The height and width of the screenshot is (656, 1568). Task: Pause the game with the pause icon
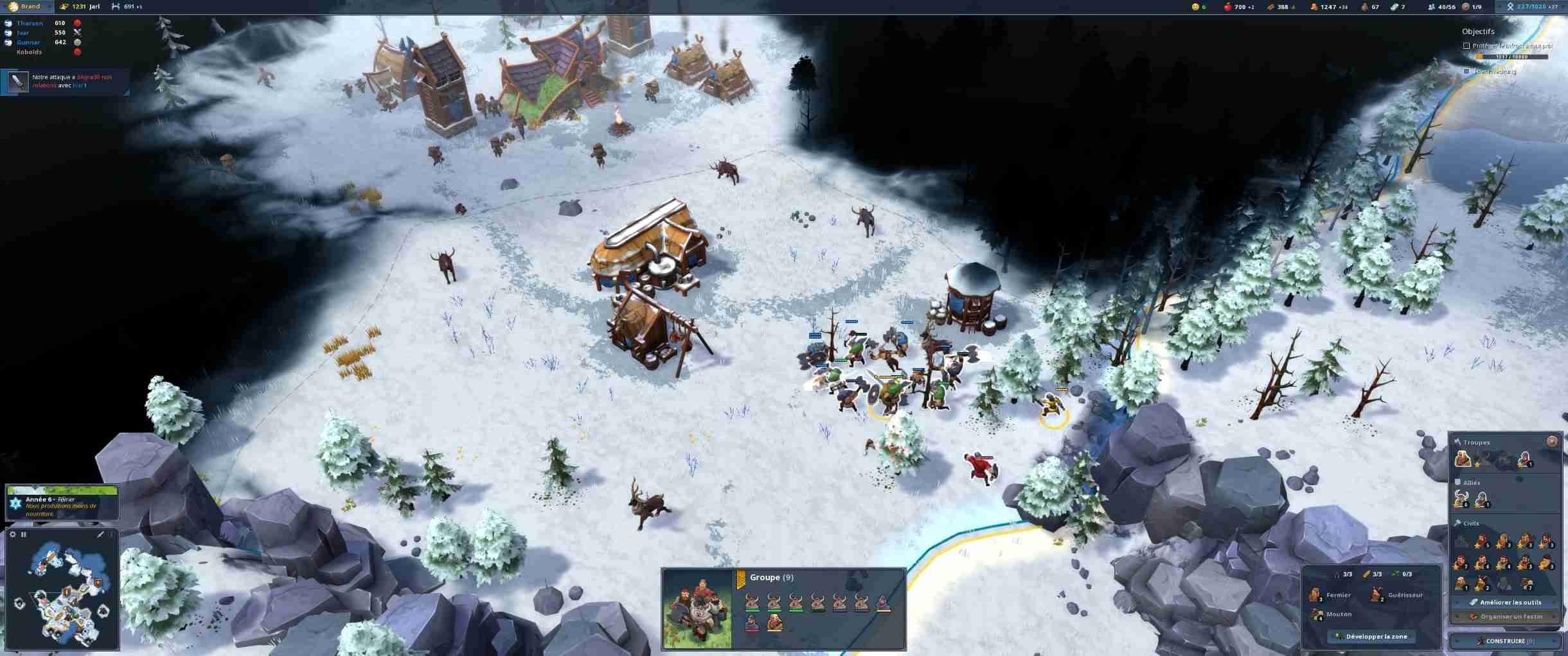[x=24, y=534]
